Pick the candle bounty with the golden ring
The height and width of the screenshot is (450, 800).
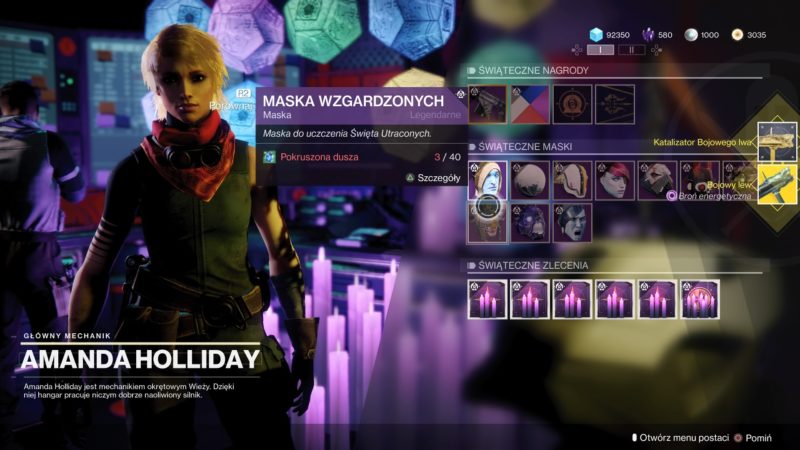pos(700,299)
